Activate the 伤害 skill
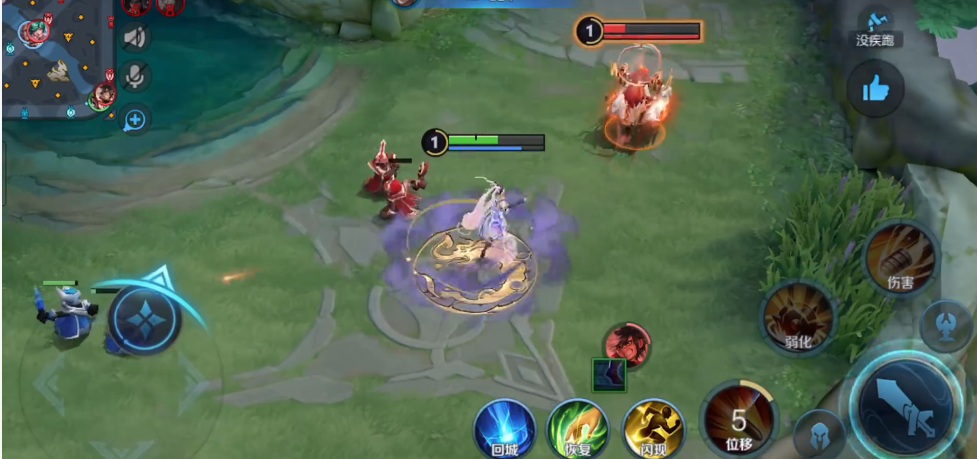 (x=900, y=258)
